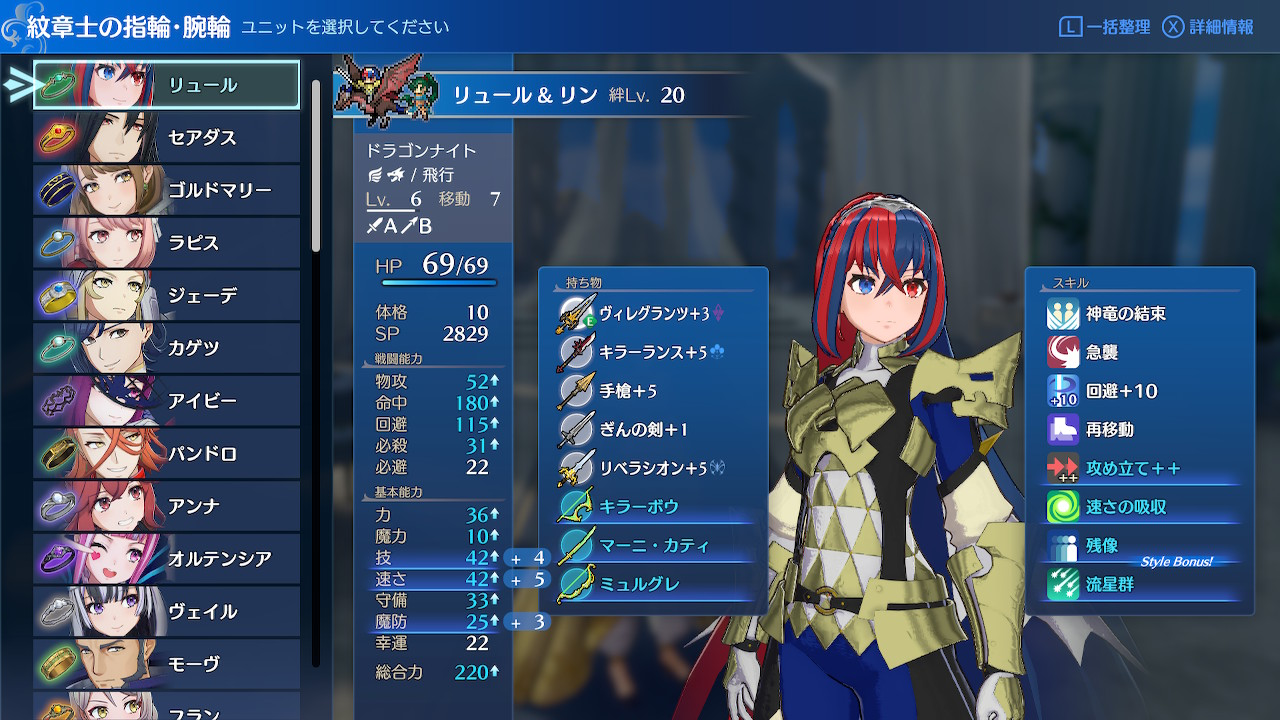This screenshot has height=720, width=1280.
Task: Select リュール in the unit list
Action: 167,85
